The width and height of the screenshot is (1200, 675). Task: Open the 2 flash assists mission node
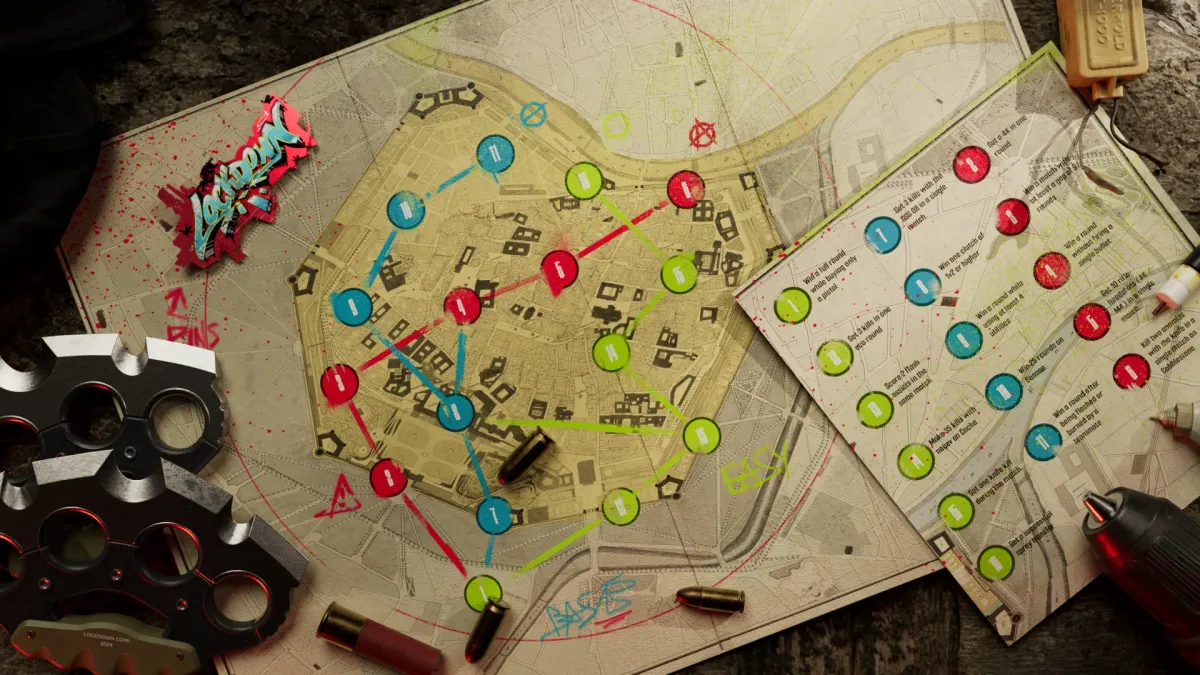pyautogui.click(x=875, y=409)
